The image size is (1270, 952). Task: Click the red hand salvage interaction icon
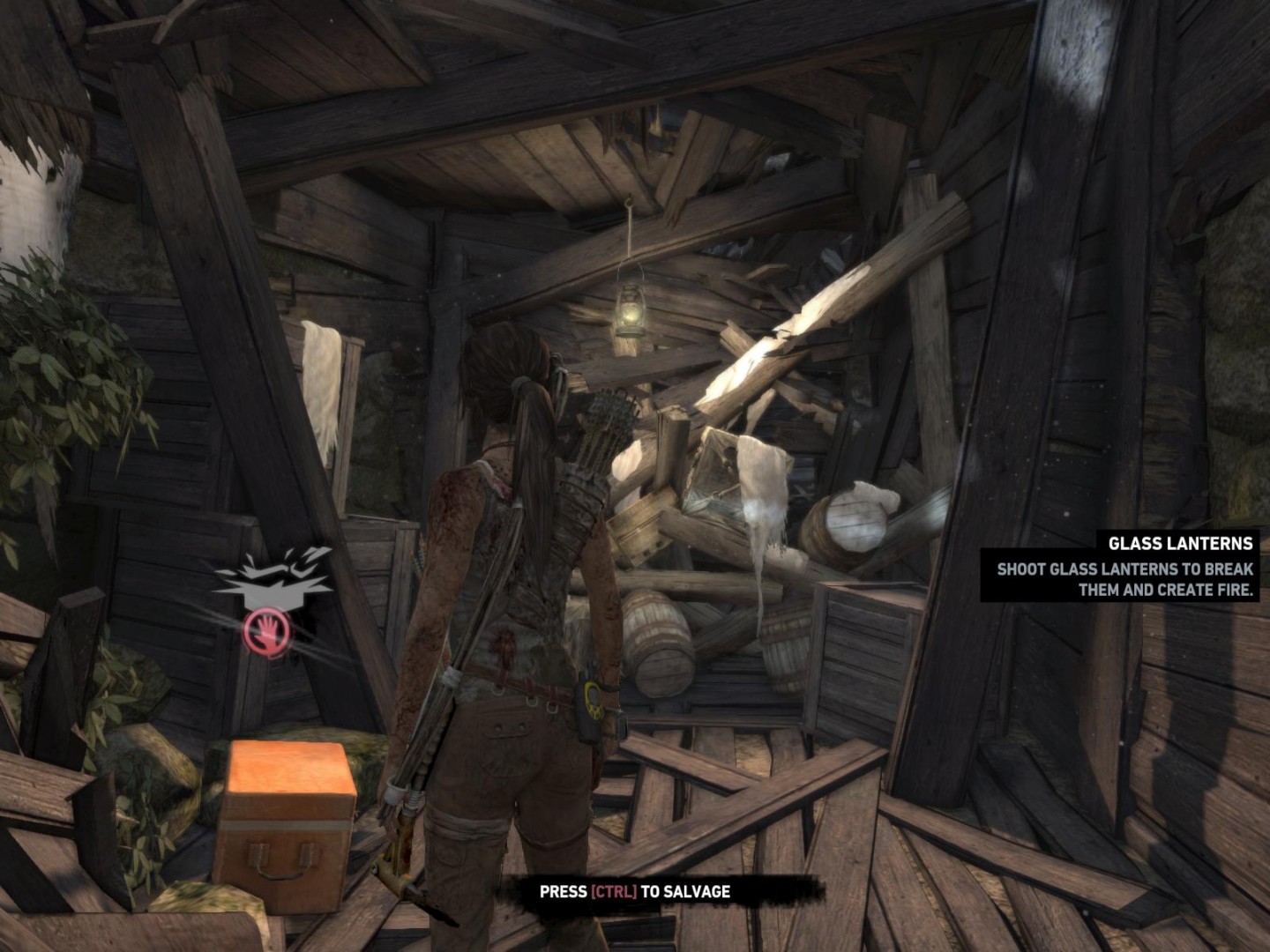coord(267,631)
